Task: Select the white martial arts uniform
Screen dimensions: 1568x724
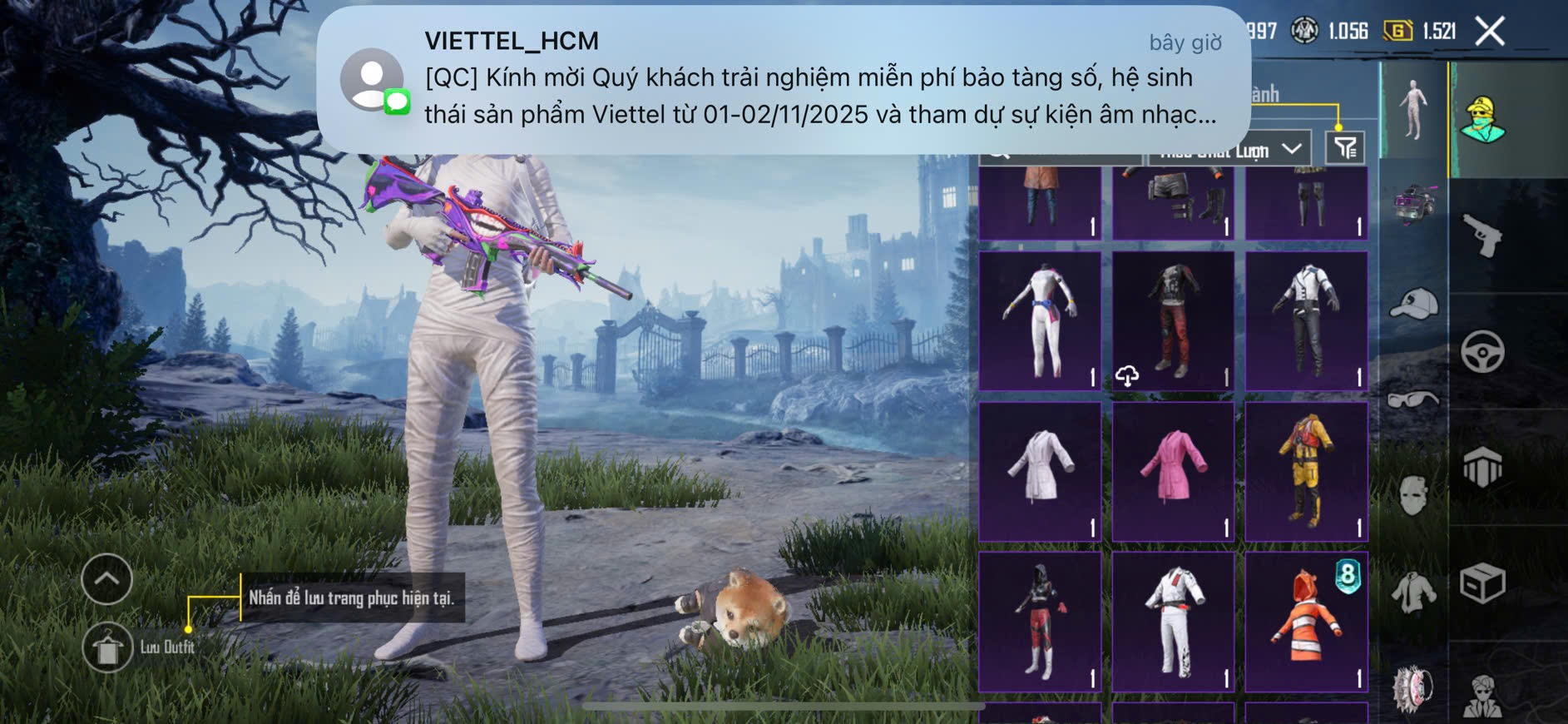Action: pyautogui.click(x=1173, y=621)
